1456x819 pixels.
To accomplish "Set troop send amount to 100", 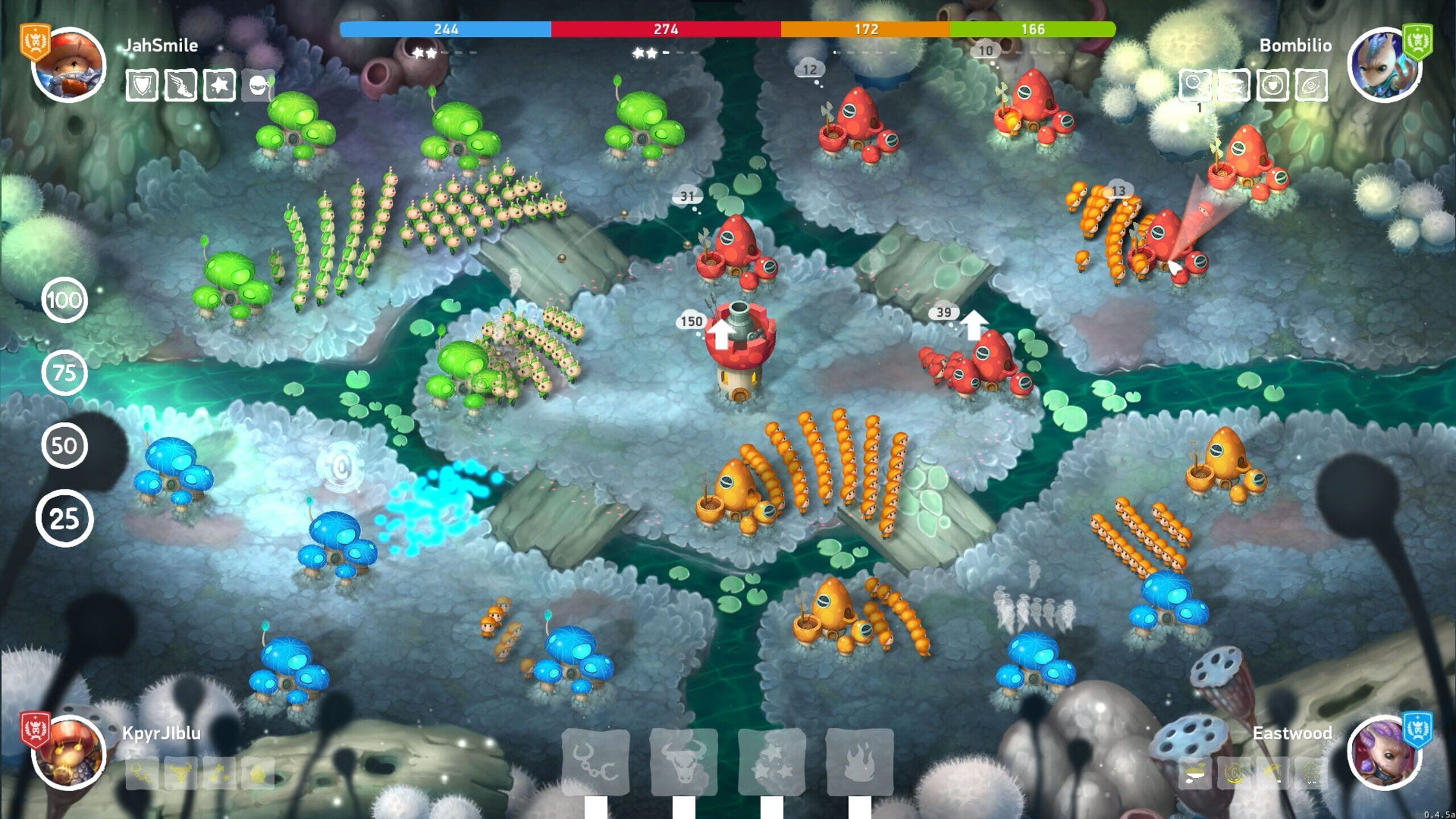I will (64, 300).
